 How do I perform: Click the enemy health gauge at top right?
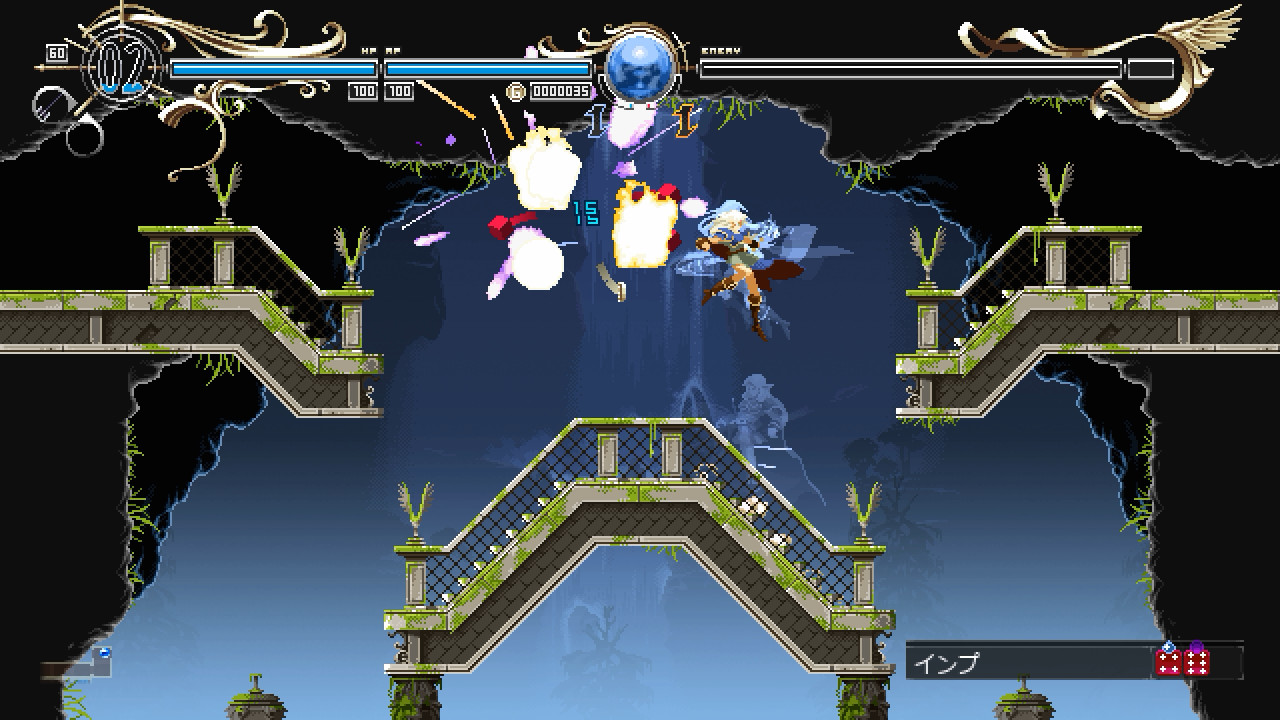pos(910,68)
